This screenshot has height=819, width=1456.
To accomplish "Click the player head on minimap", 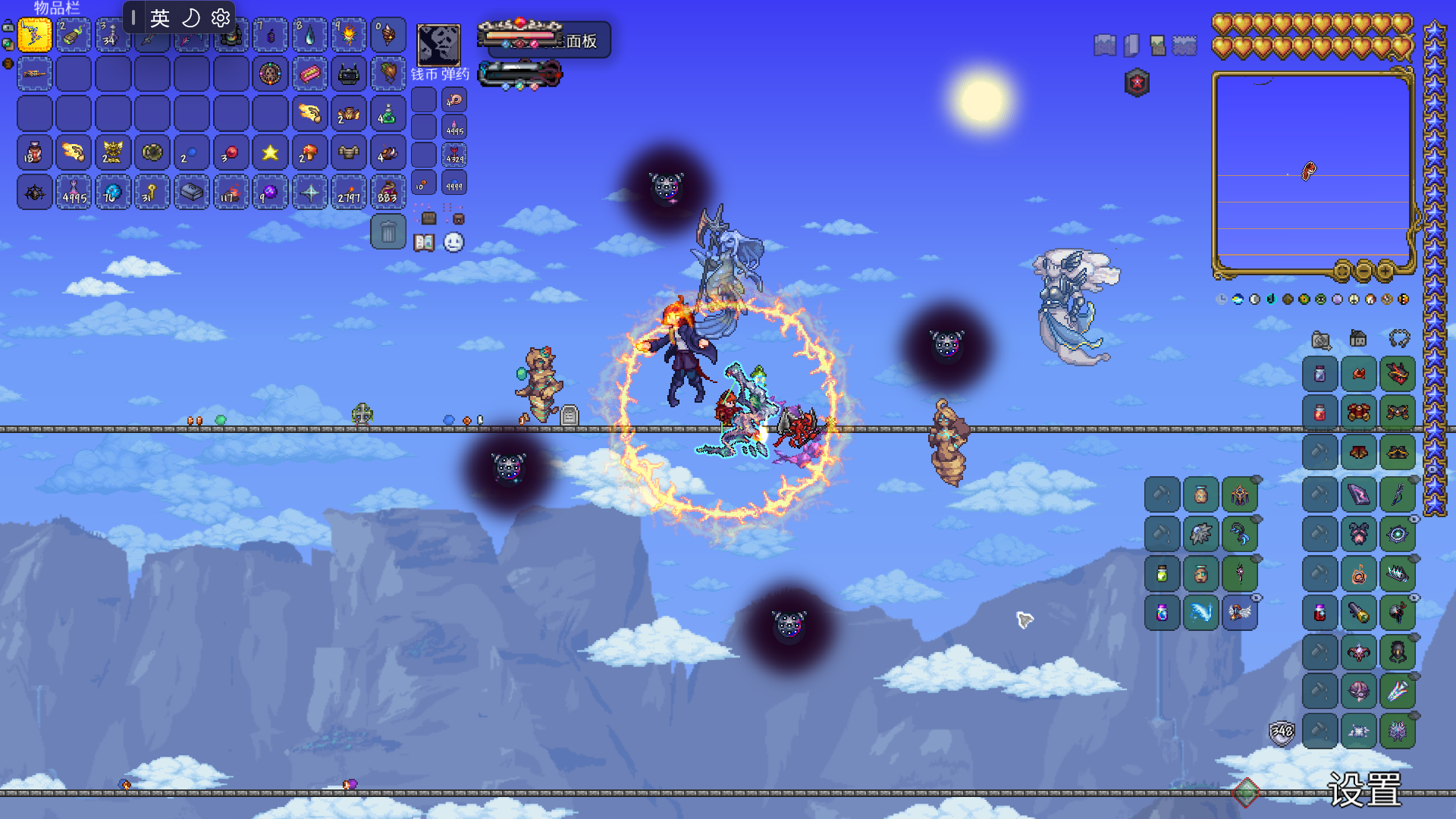I will 1309,171.
